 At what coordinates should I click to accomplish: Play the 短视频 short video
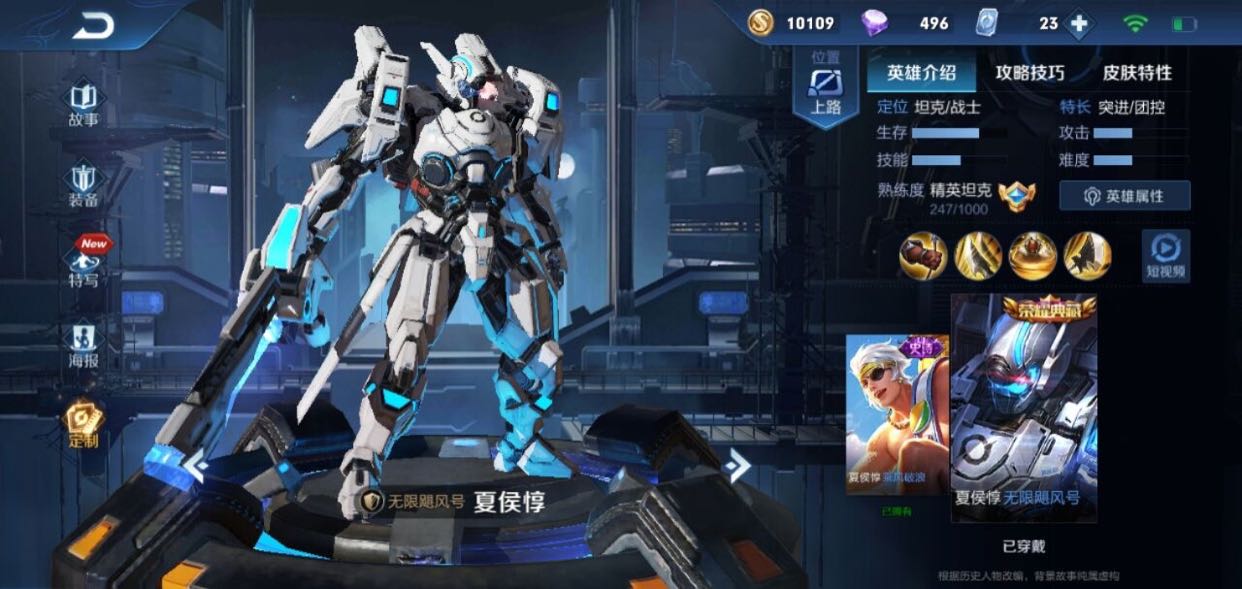click(1166, 255)
